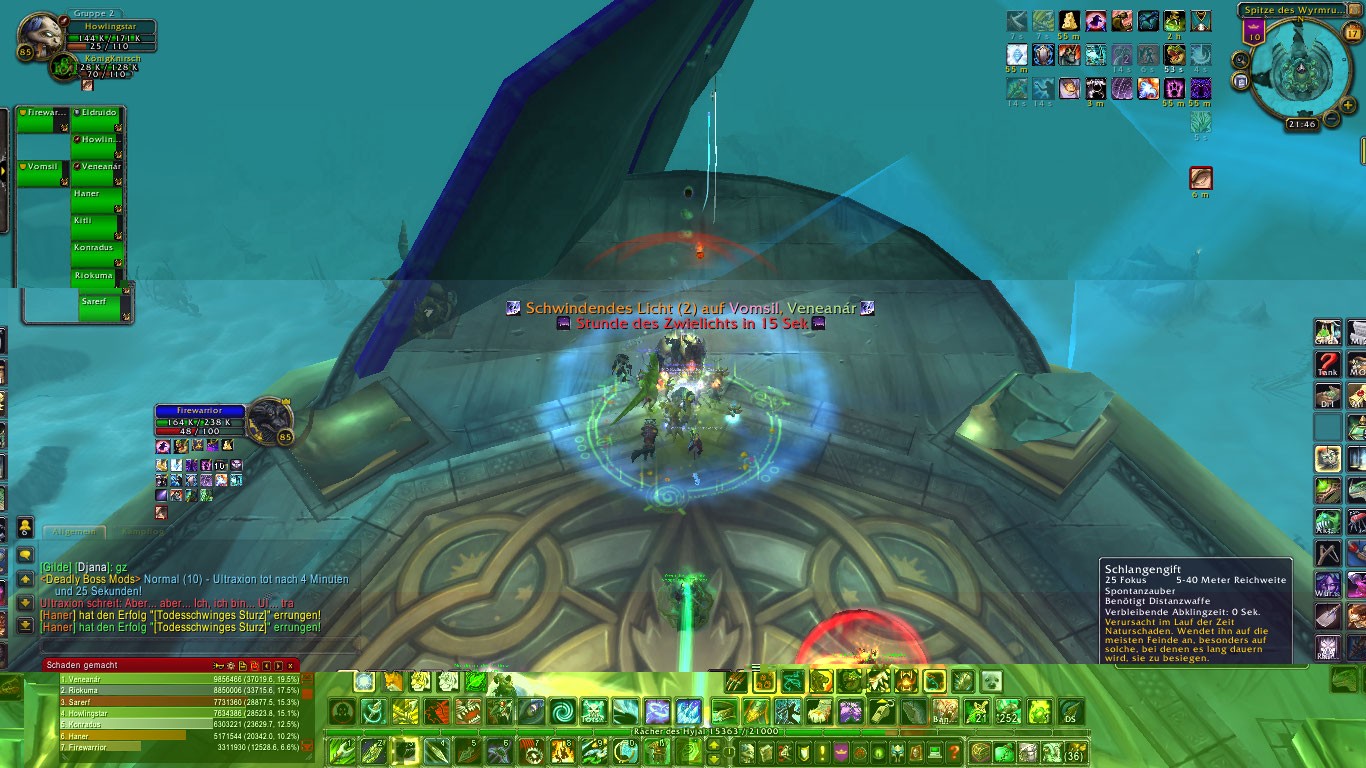1366x768 pixels.
Task: Open the clock showing 21:46
Action: pos(1301,125)
